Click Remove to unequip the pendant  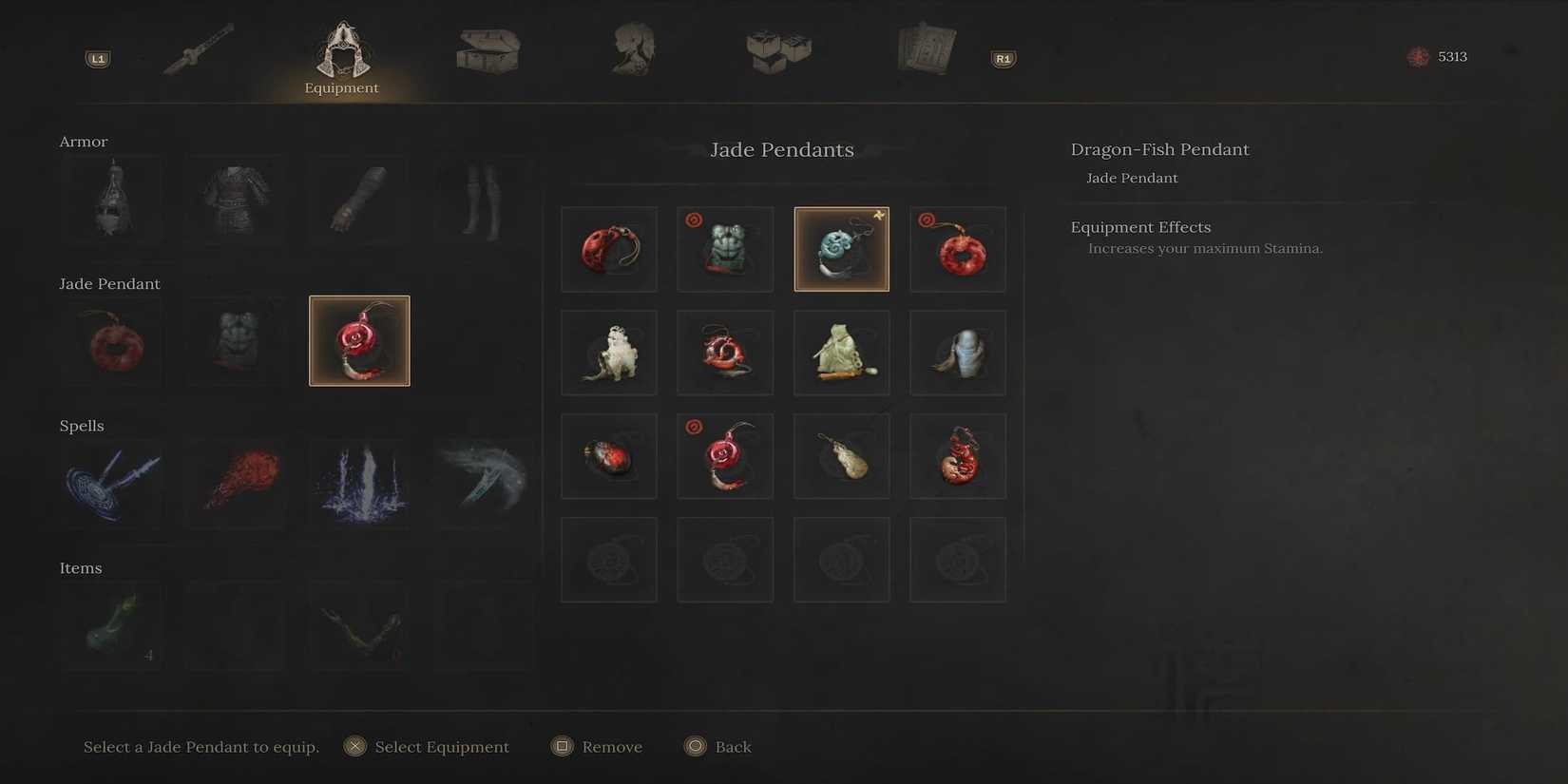tap(597, 746)
